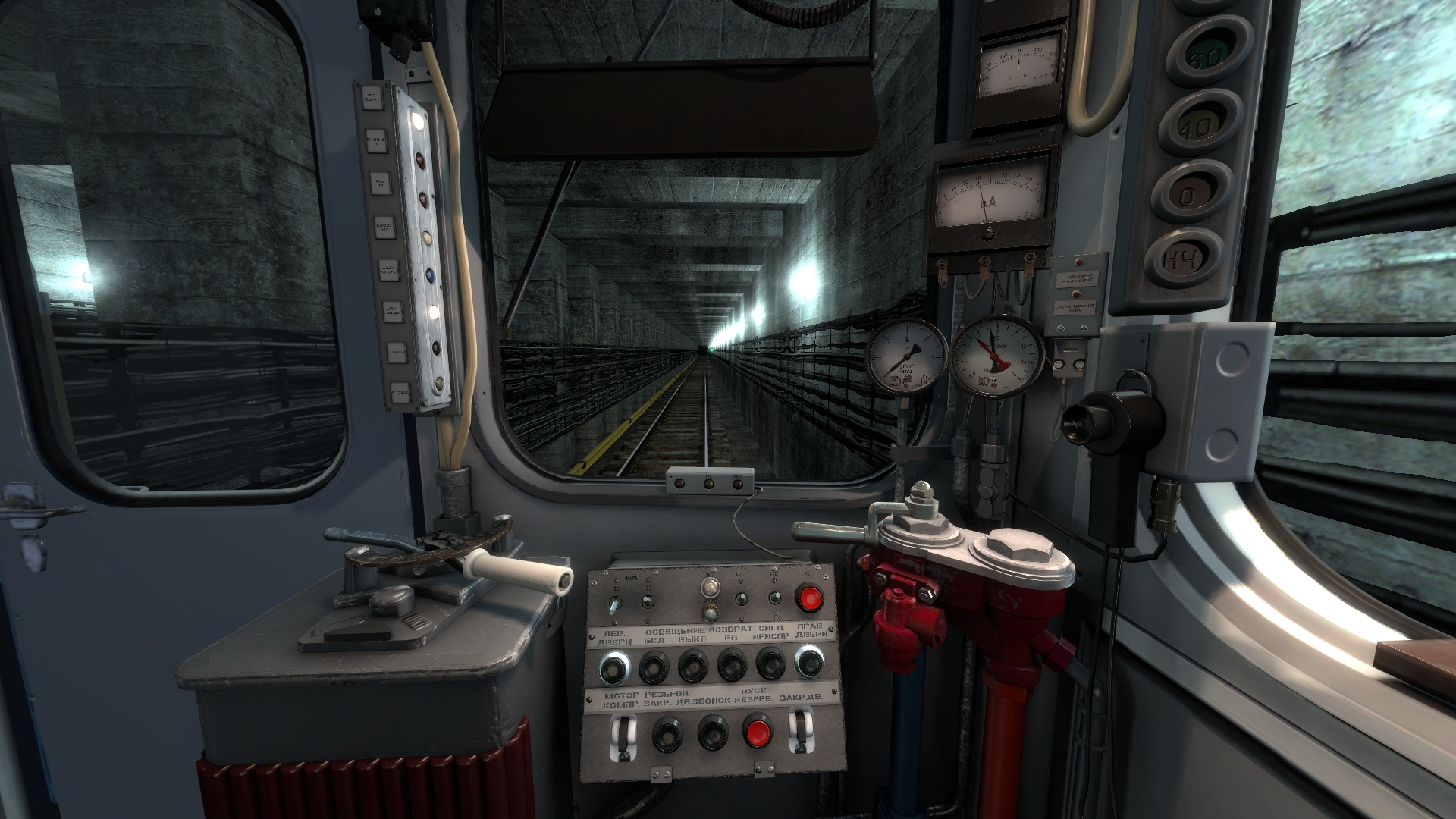The height and width of the screenshot is (819, 1456).
Task: Click the ВОЗВРАТ РП reset button
Action: tap(732, 665)
